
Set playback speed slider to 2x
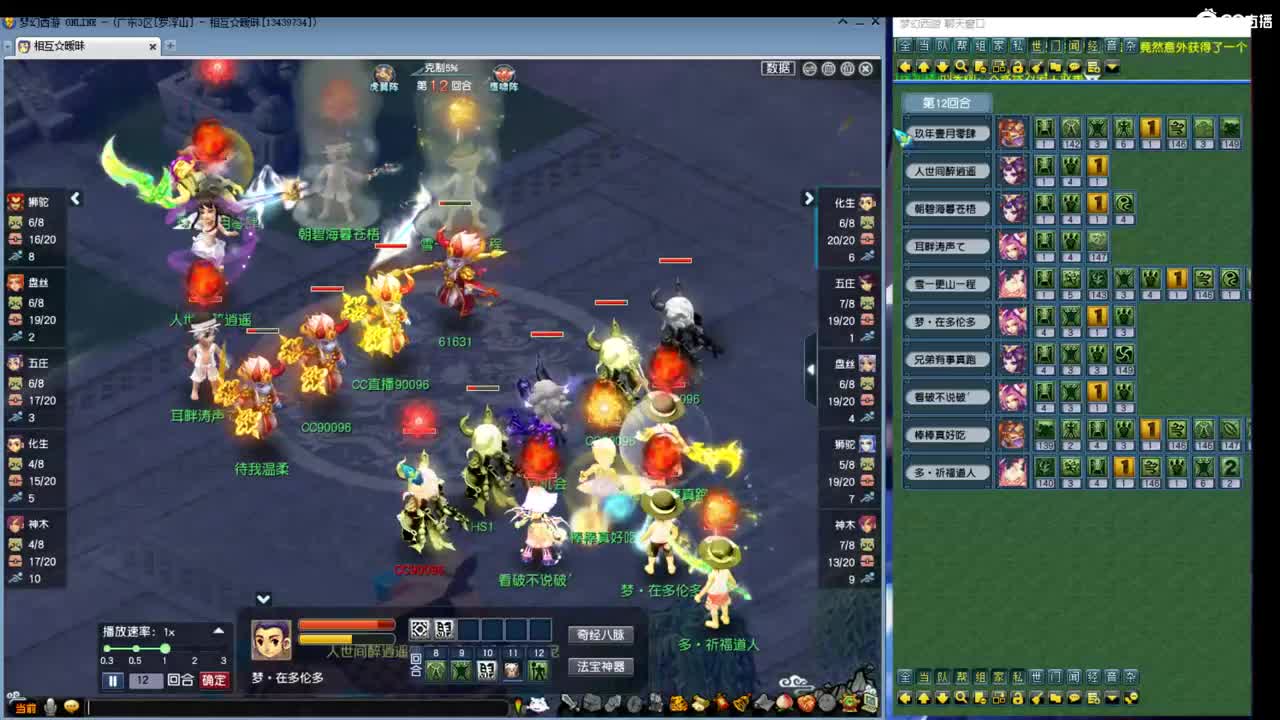[x=194, y=648]
